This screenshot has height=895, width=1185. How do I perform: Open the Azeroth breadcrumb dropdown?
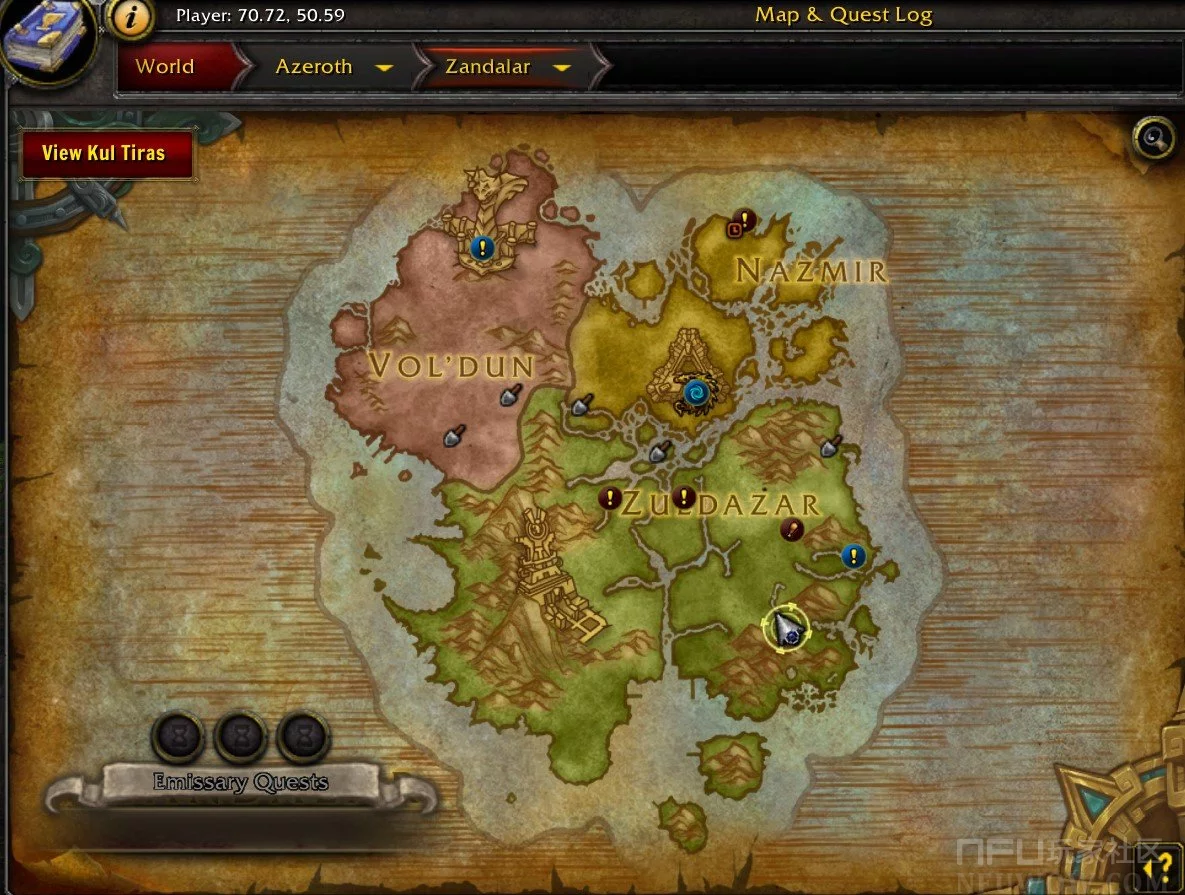point(383,68)
